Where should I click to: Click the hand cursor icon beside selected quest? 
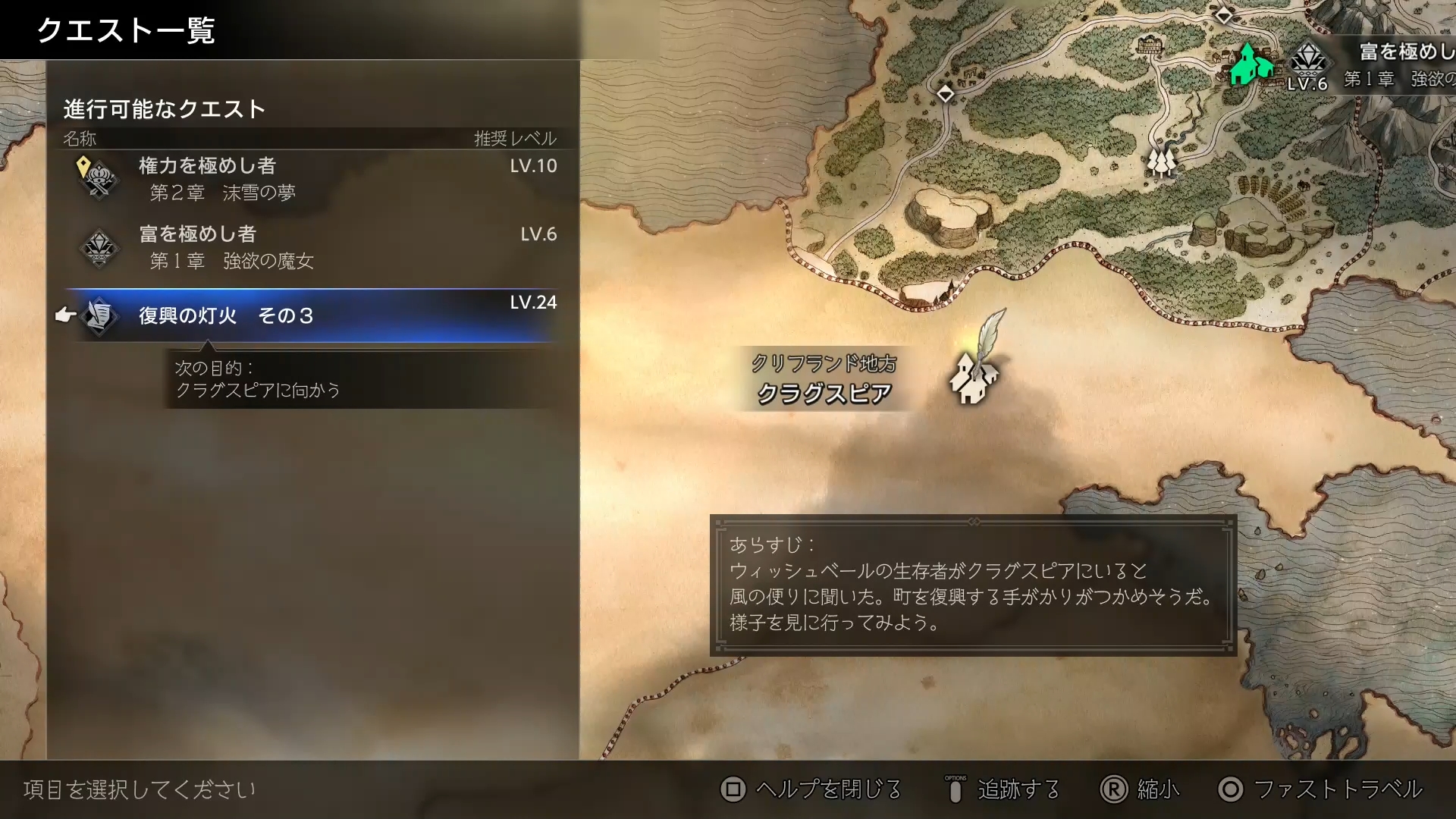(67, 313)
